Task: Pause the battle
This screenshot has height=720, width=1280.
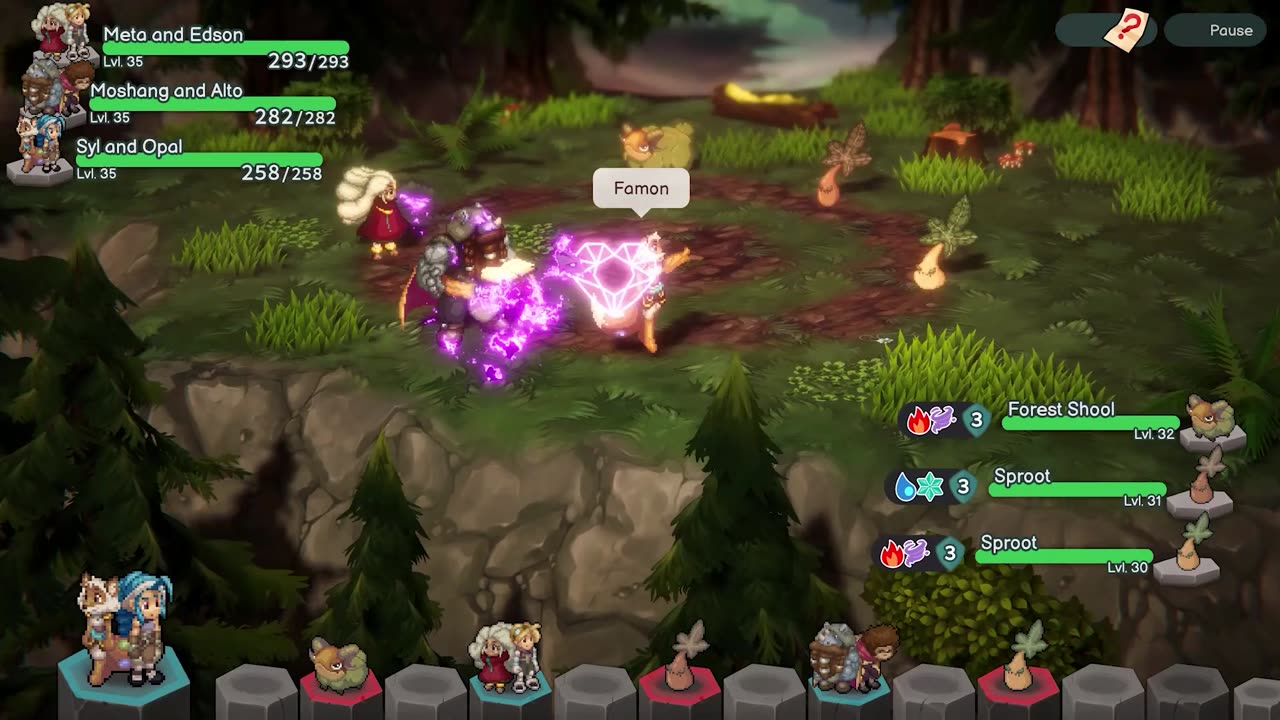Action: [1221, 31]
